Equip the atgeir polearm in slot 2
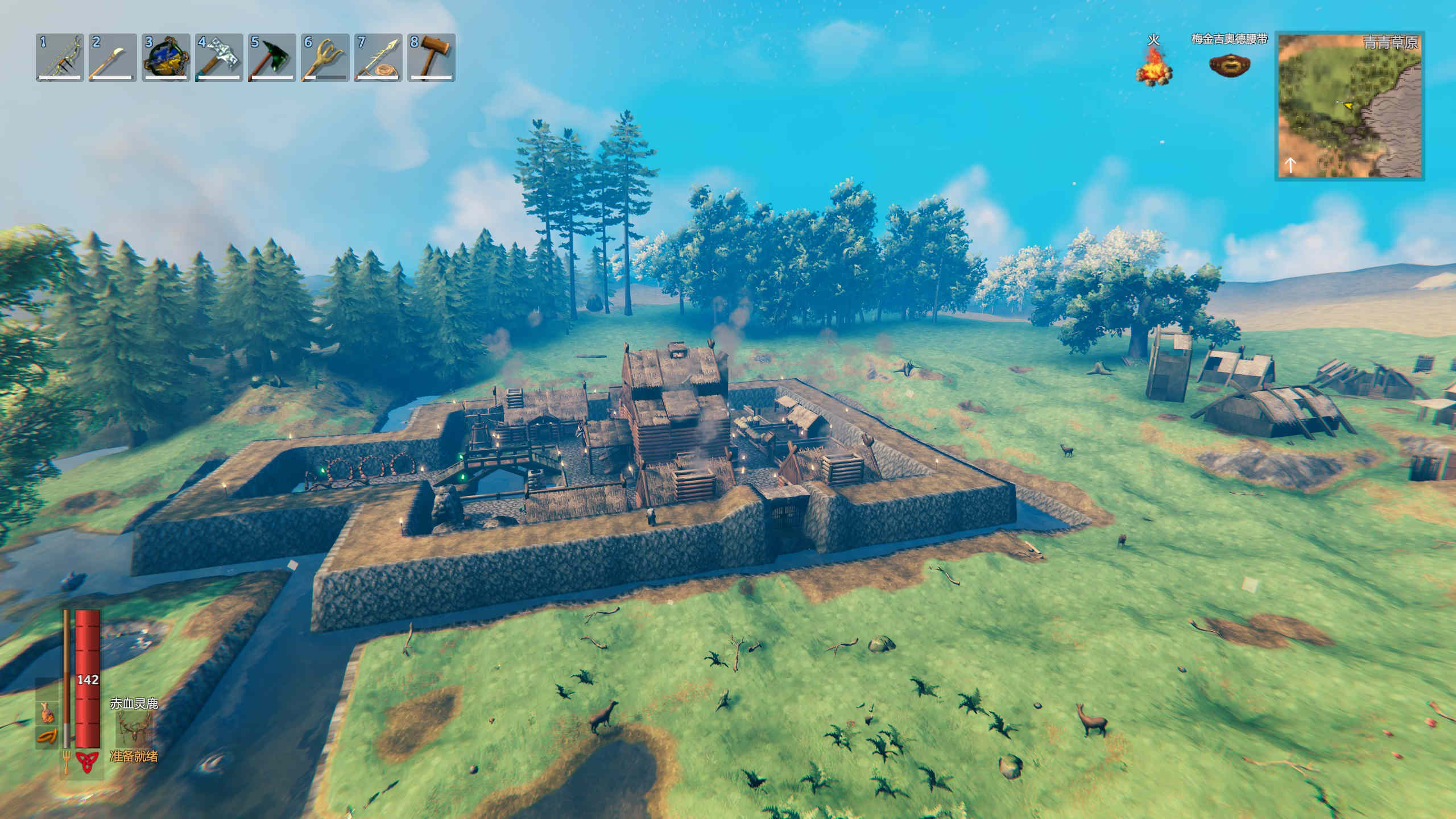 click(x=113, y=57)
